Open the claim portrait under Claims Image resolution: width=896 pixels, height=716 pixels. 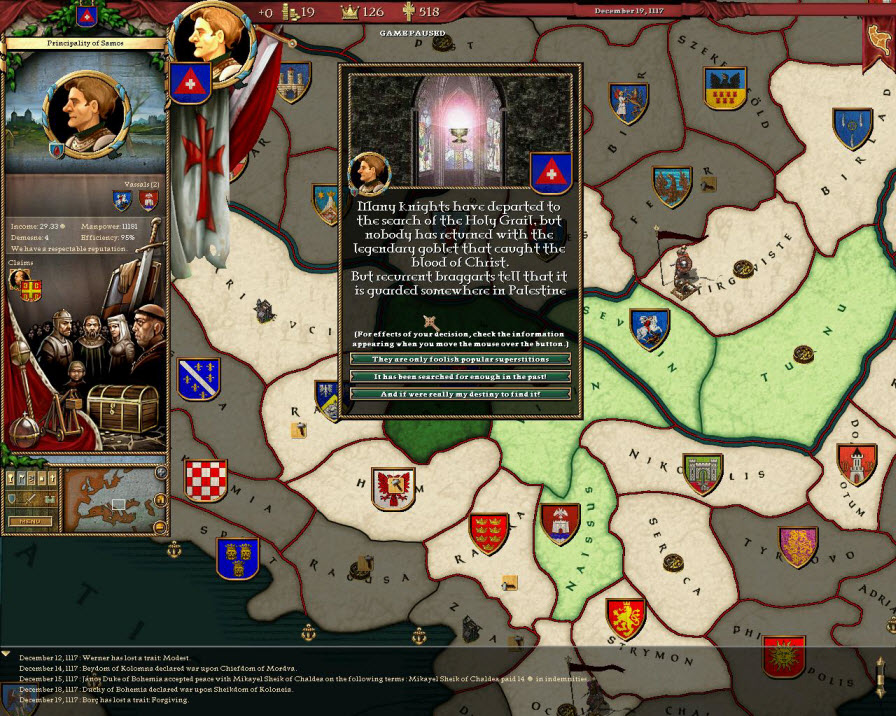[18, 279]
